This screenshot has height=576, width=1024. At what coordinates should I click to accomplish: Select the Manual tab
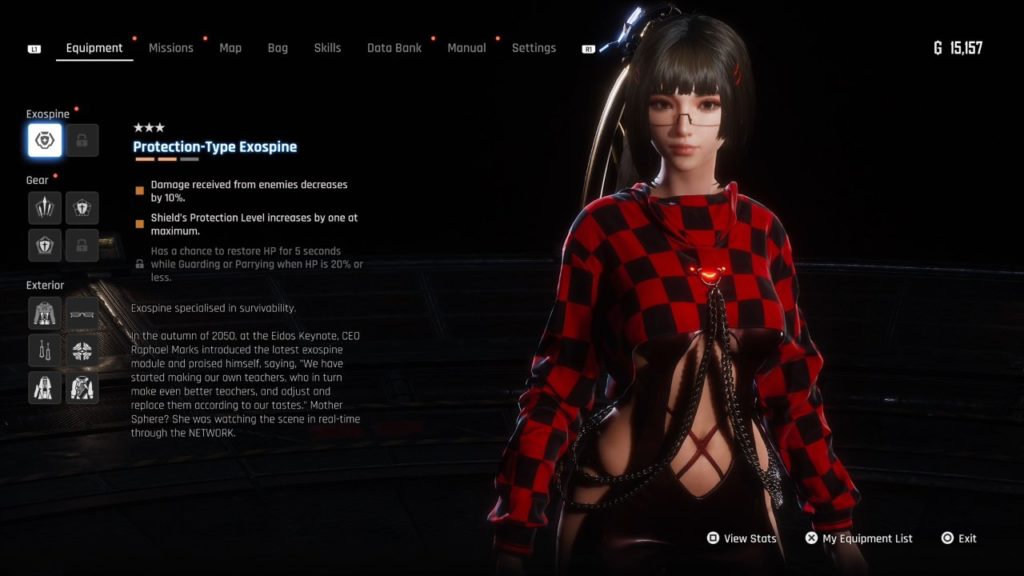click(467, 48)
